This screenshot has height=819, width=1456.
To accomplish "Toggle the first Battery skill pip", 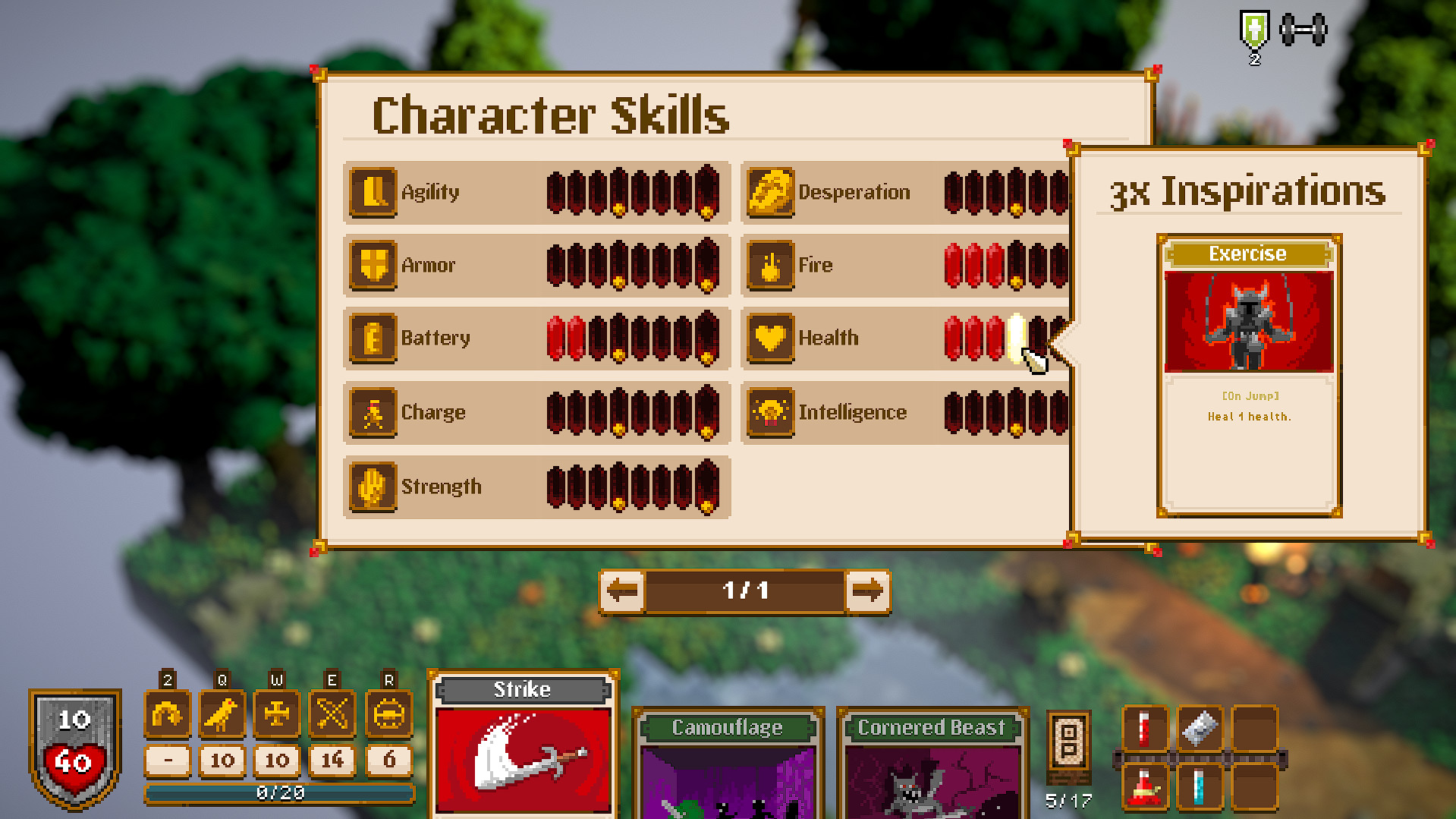I will [554, 338].
